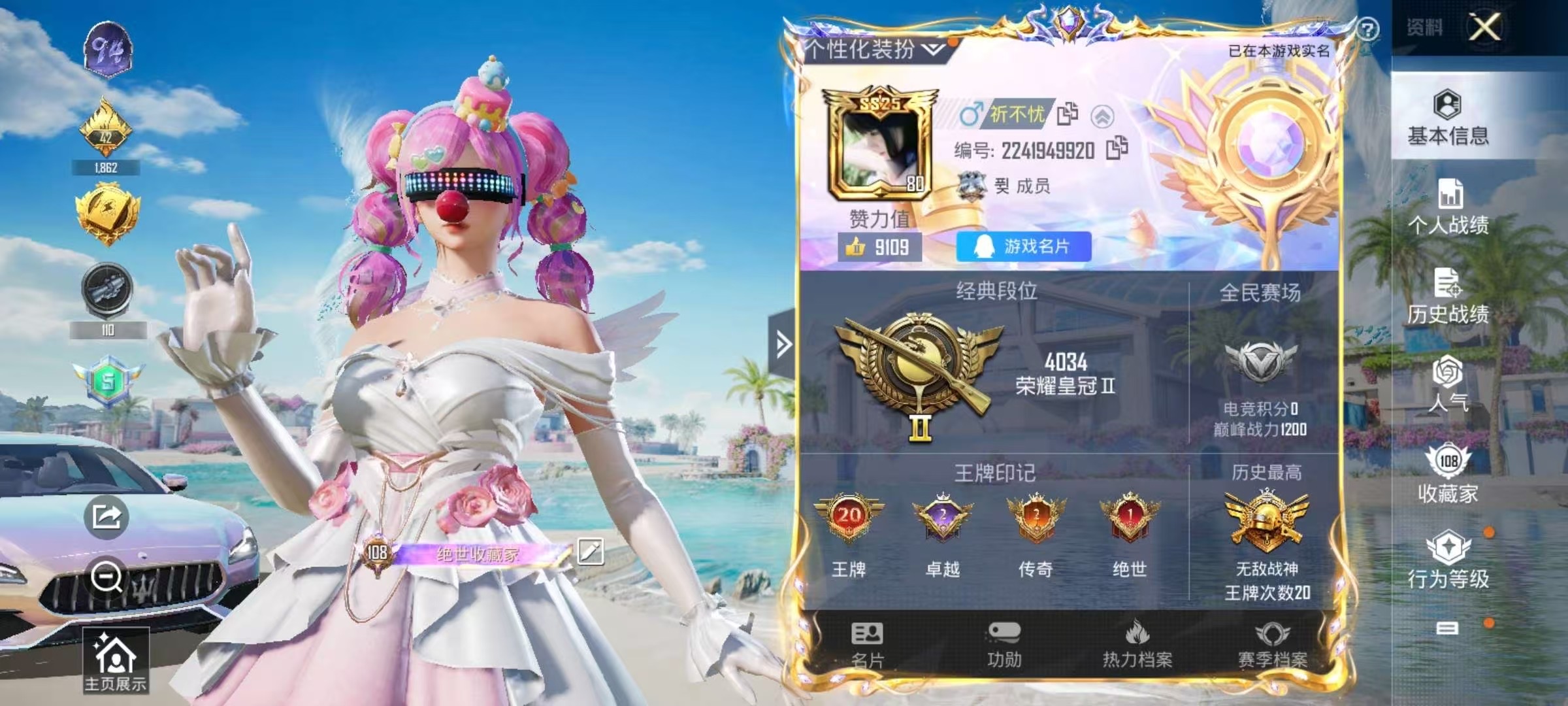
Task: Open the 个性化装扮 dropdown
Action: click(873, 49)
